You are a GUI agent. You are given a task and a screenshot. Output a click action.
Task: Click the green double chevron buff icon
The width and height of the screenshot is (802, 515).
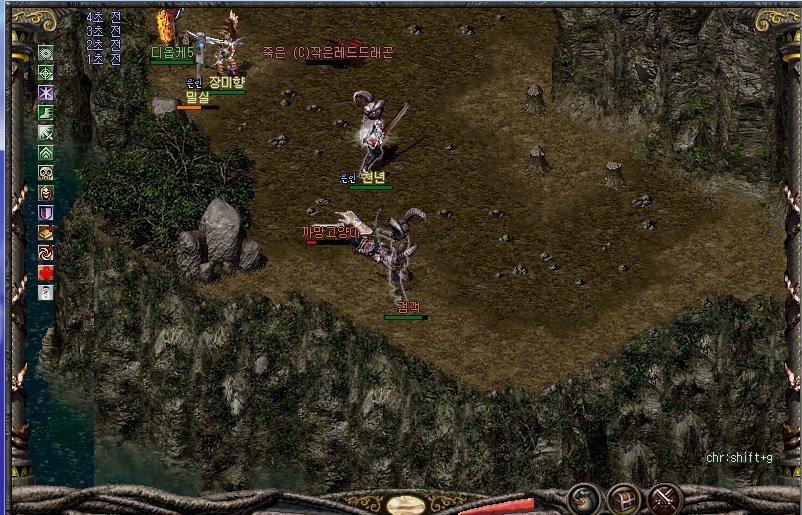pos(46,152)
